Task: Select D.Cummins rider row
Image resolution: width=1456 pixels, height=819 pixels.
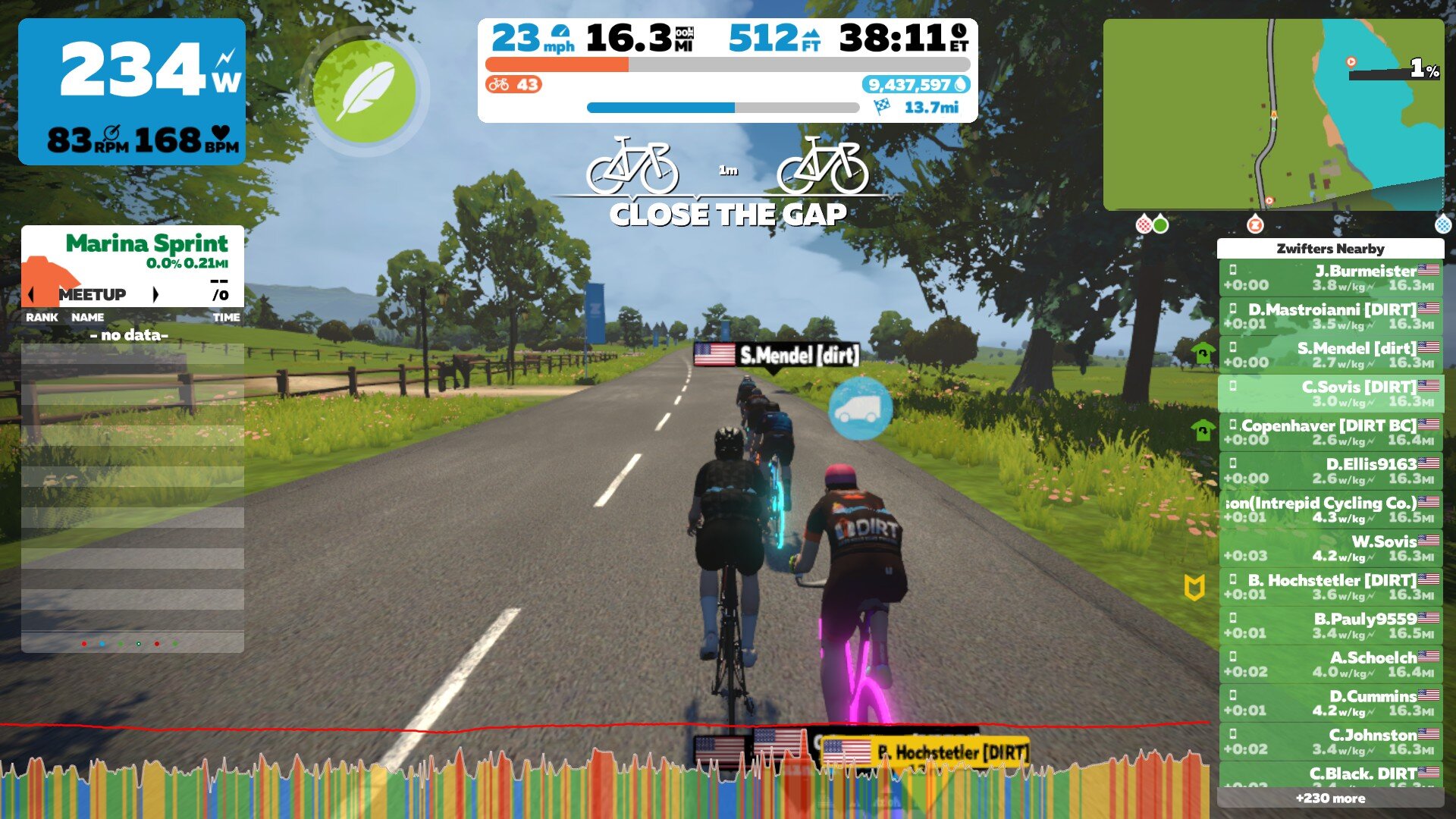Action: (x=1330, y=703)
